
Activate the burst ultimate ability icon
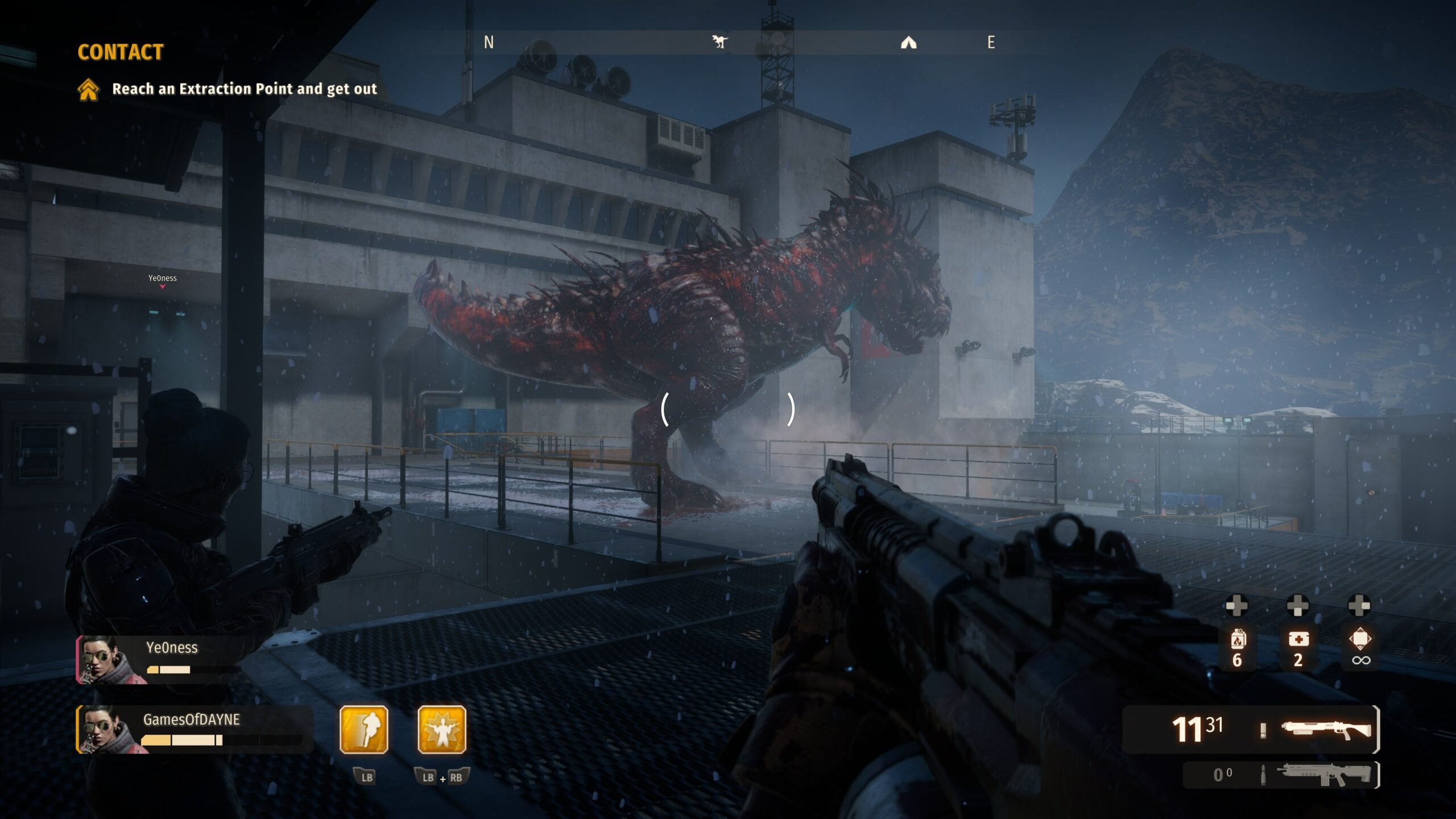tap(442, 729)
